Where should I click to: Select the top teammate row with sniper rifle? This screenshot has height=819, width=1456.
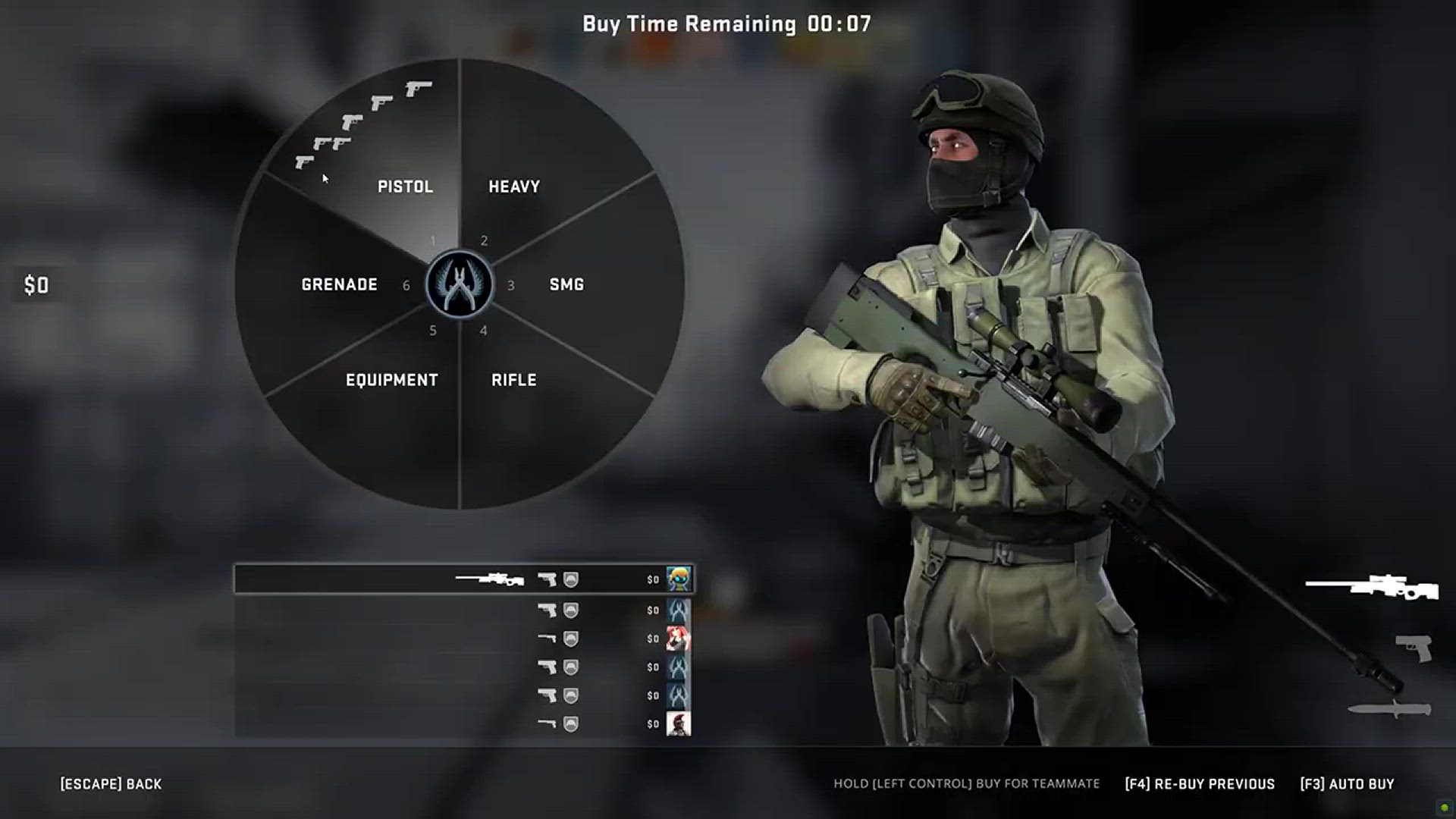coord(463,579)
